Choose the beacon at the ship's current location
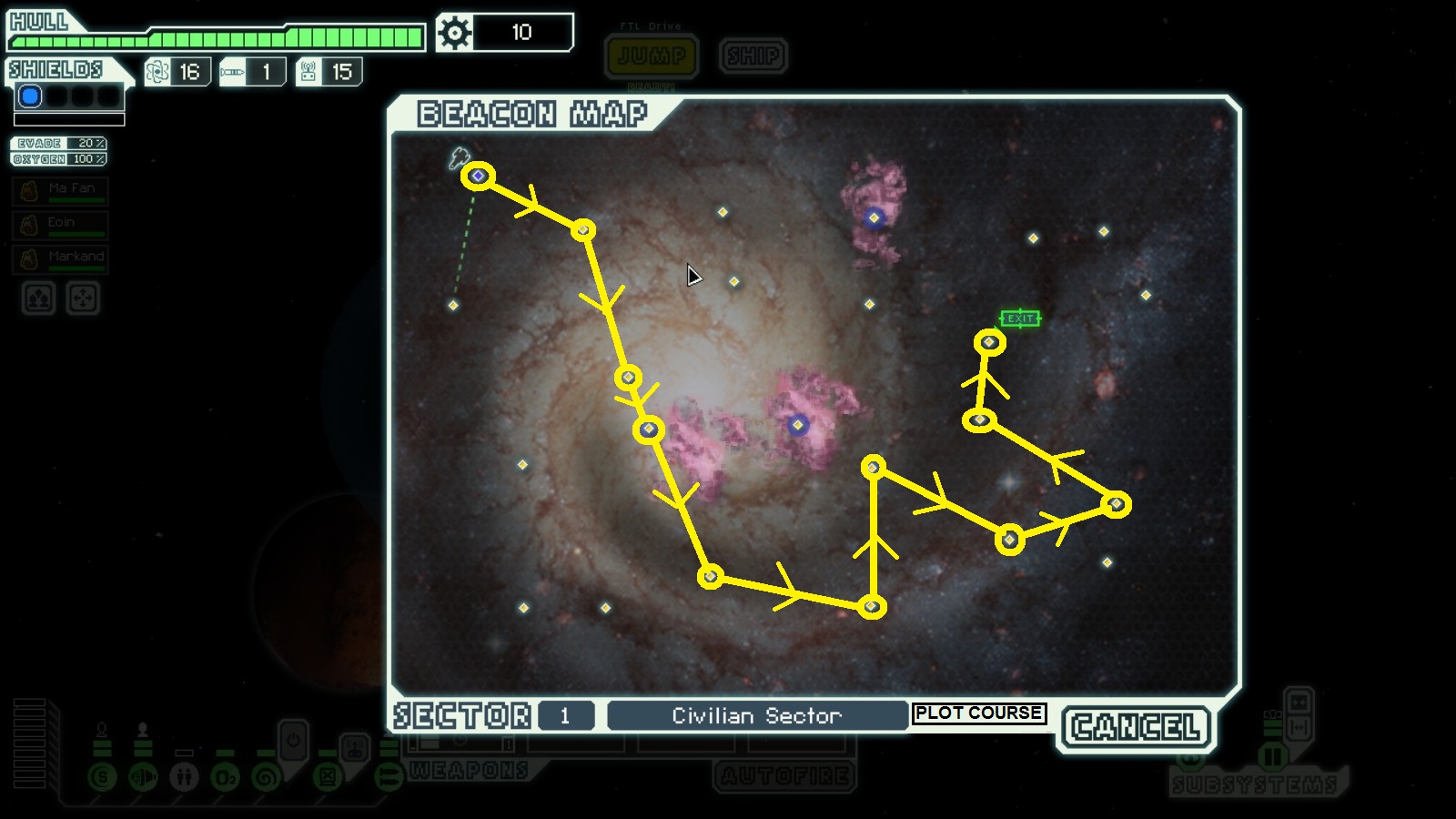 pyautogui.click(x=478, y=176)
